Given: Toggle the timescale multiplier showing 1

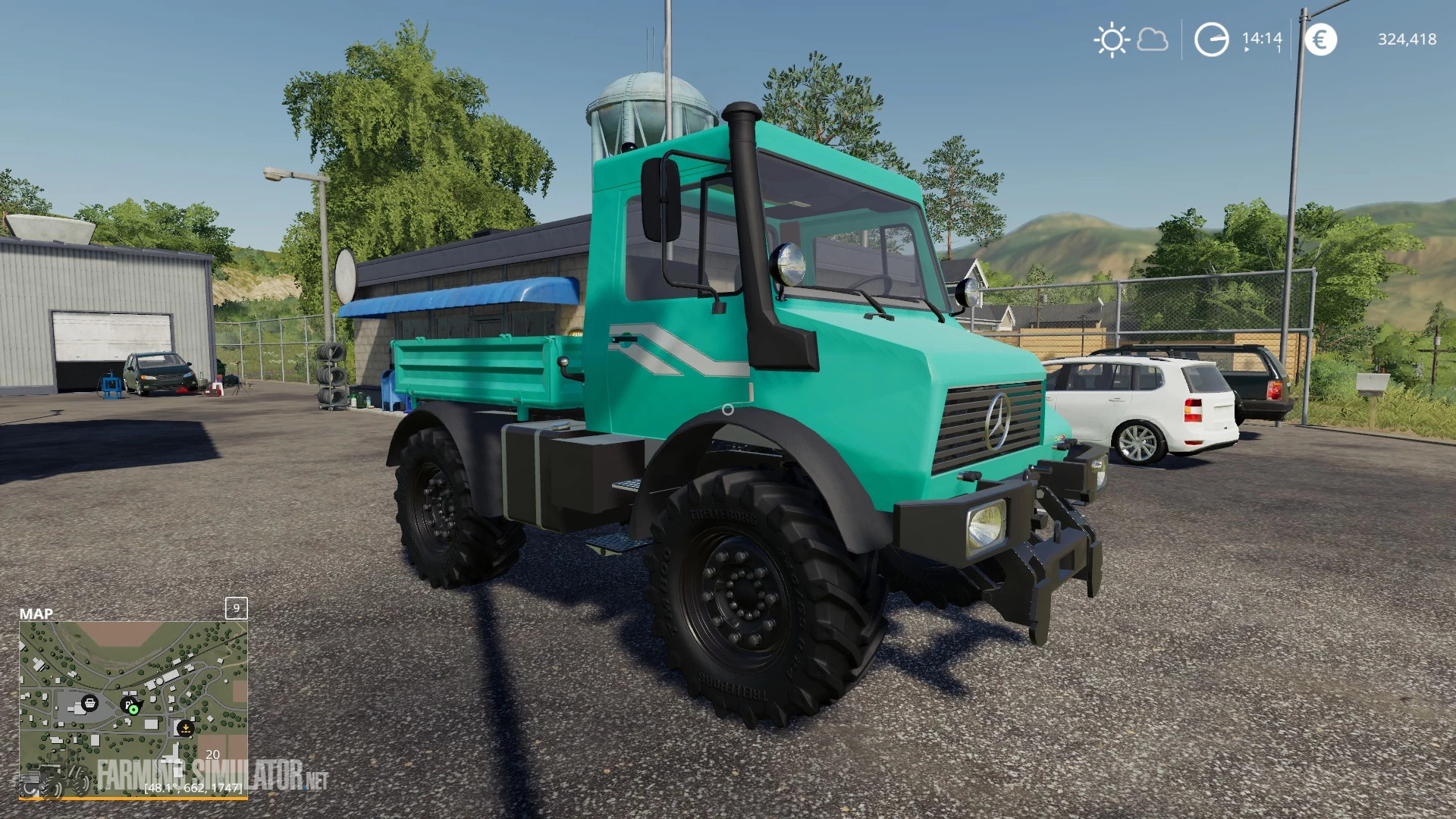Looking at the screenshot, I should click(x=1278, y=48).
